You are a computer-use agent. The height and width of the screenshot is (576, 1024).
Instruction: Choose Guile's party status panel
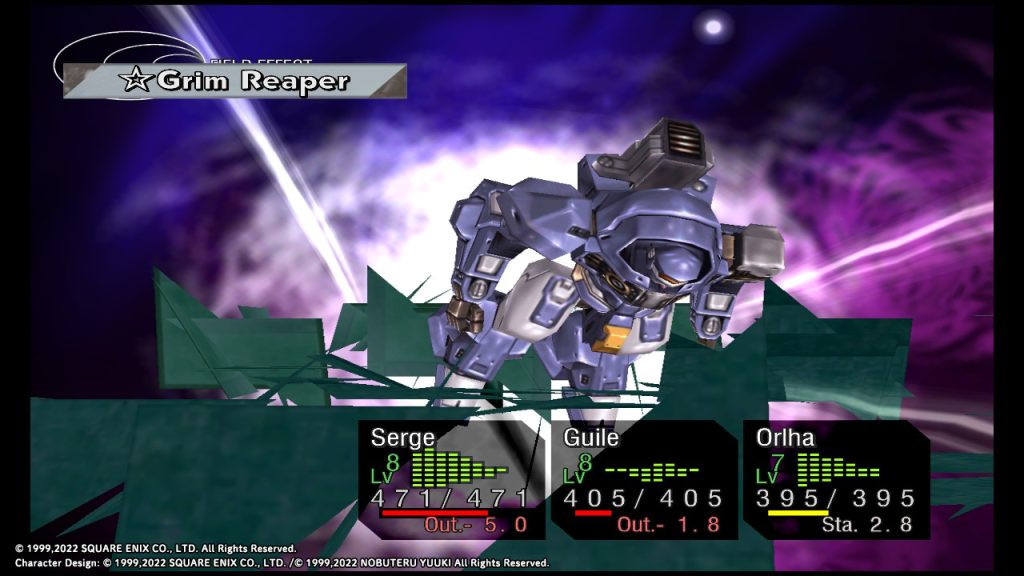pyautogui.click(x=643, y=480)
